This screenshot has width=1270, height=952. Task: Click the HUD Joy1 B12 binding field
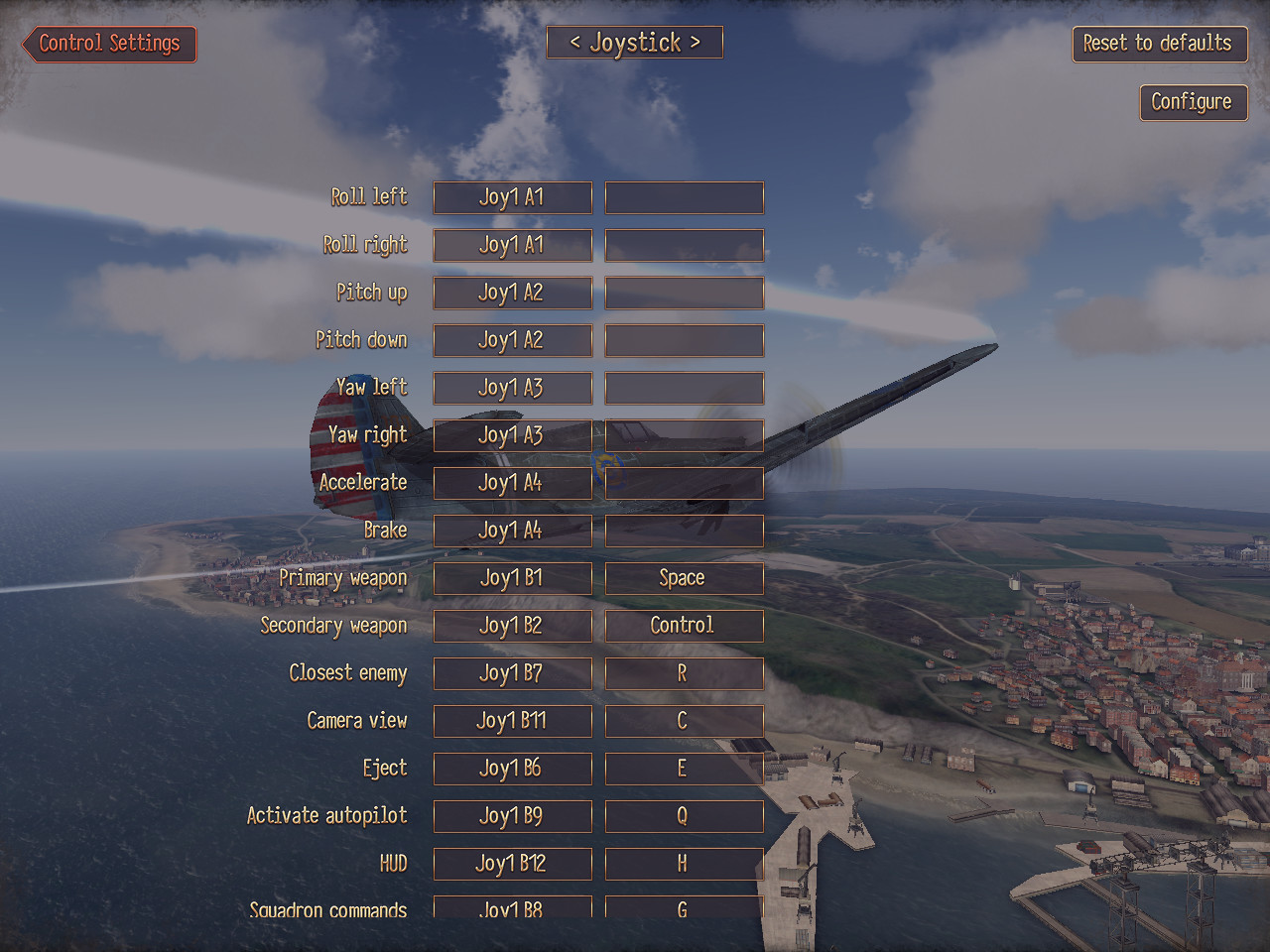click(x=512, y=864)
